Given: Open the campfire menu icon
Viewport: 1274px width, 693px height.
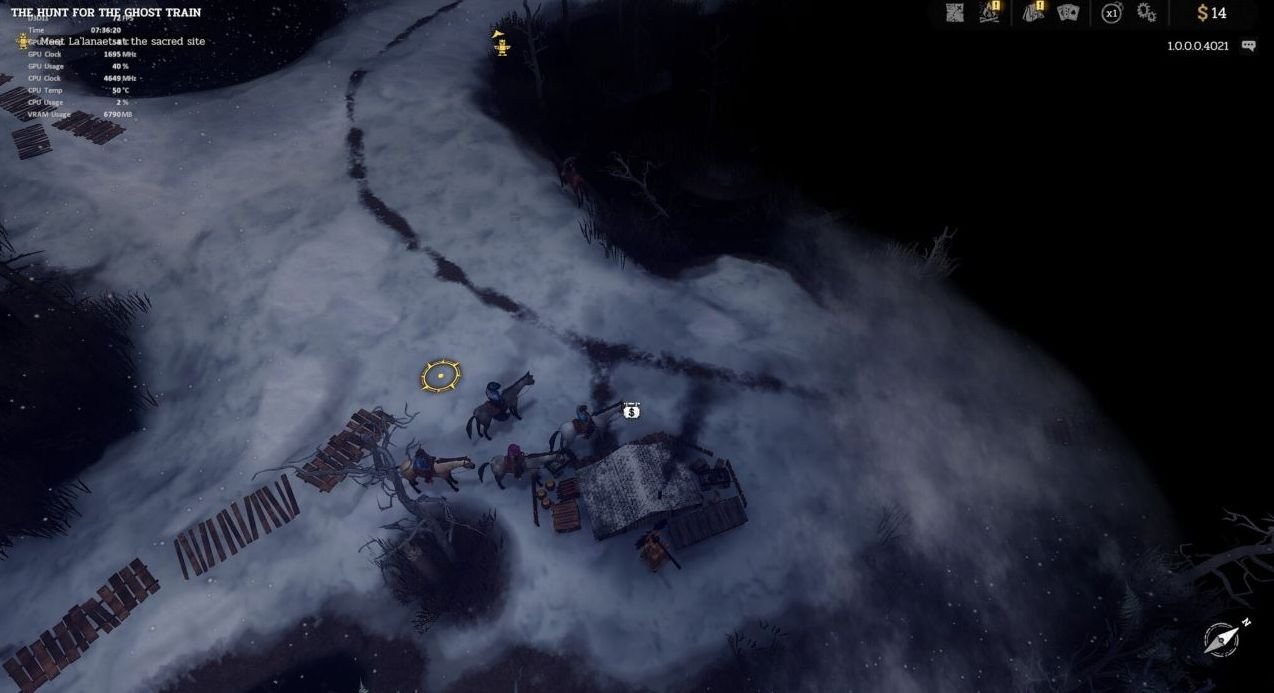Looking at the screenshot, I should tap(990, 13).
